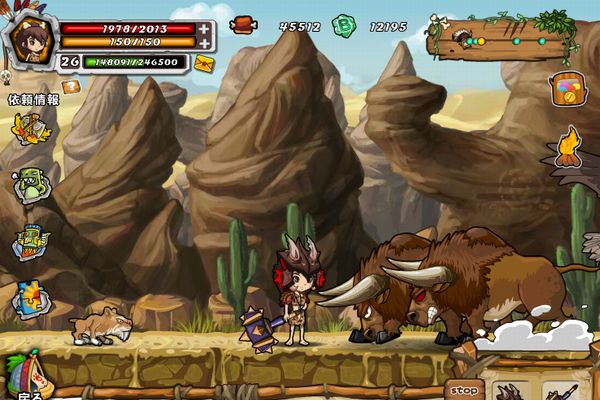Tap the green gem currency icon

pyautogui.click(x=344, y=25)
